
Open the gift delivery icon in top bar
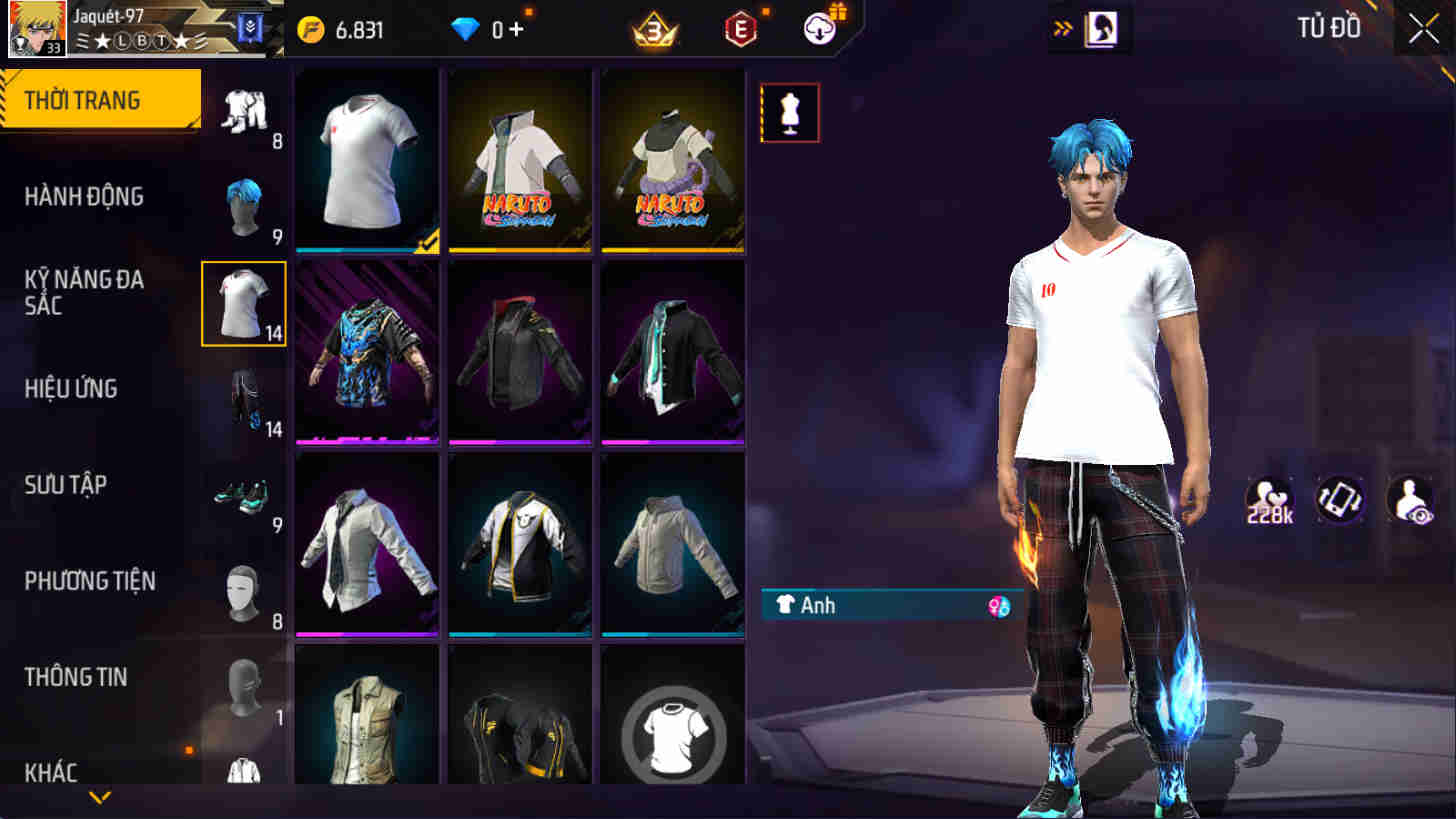click(x=818, y=29)
